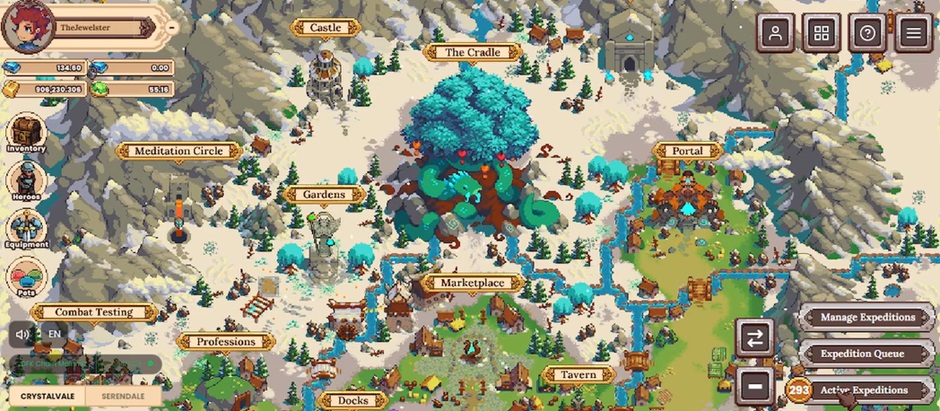This screenshot has width=940, height=411.
Task: Collapse the profile panel with minus button
Action: pos(172,28)
